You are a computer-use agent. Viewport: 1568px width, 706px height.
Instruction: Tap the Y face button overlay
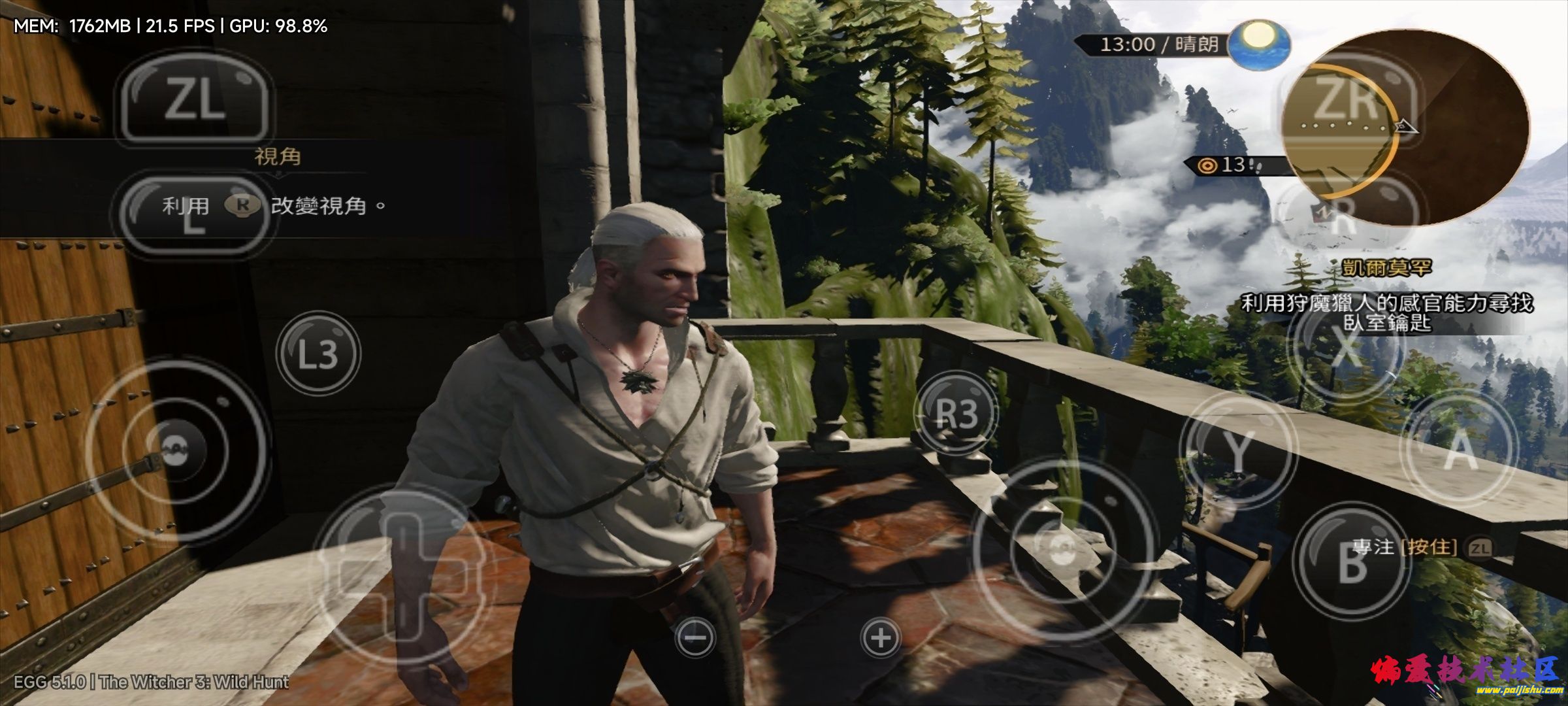[x=1237, y=451]
